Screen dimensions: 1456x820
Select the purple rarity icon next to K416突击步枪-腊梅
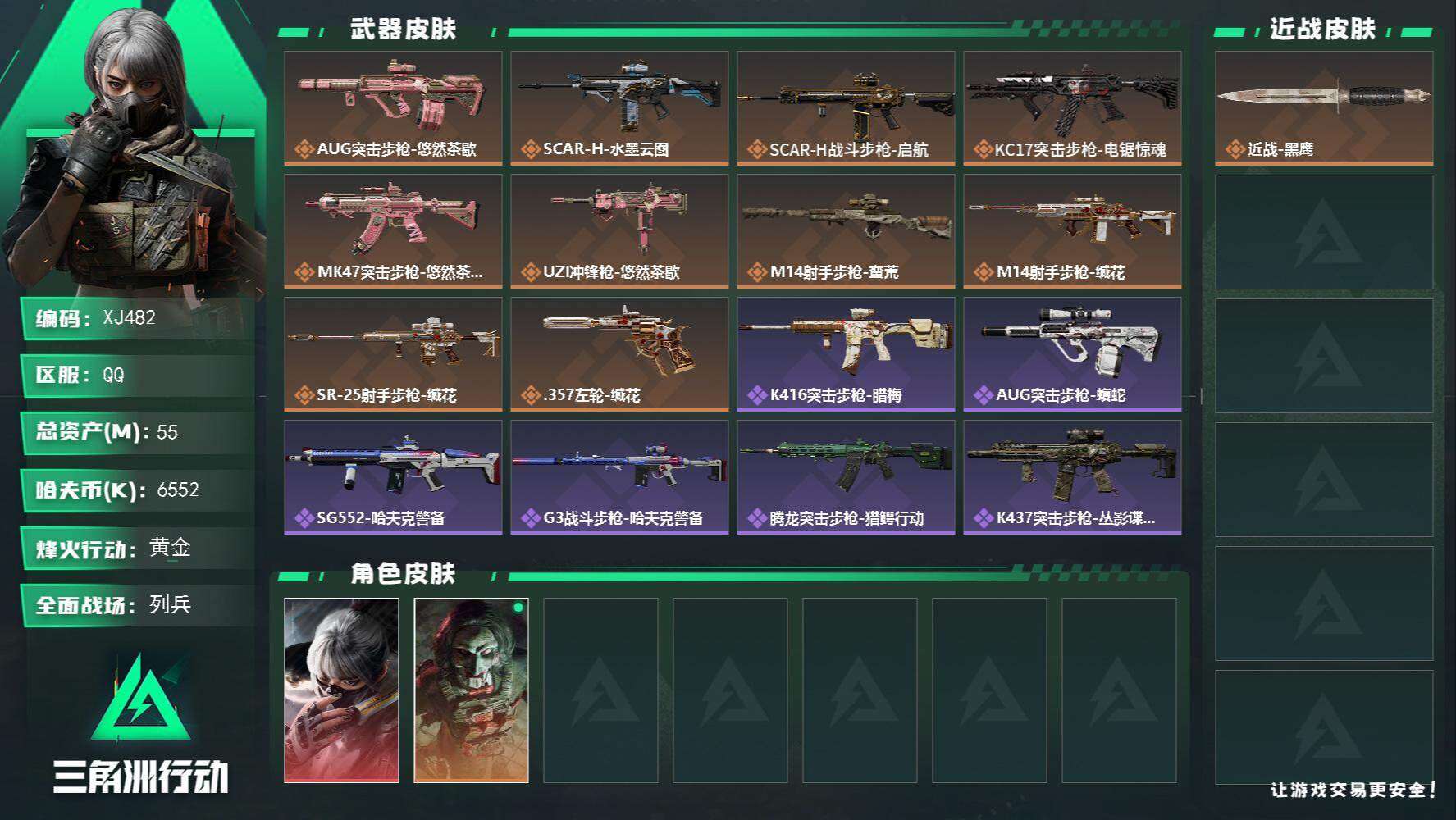pyautogui.click(x=757, y=394)
